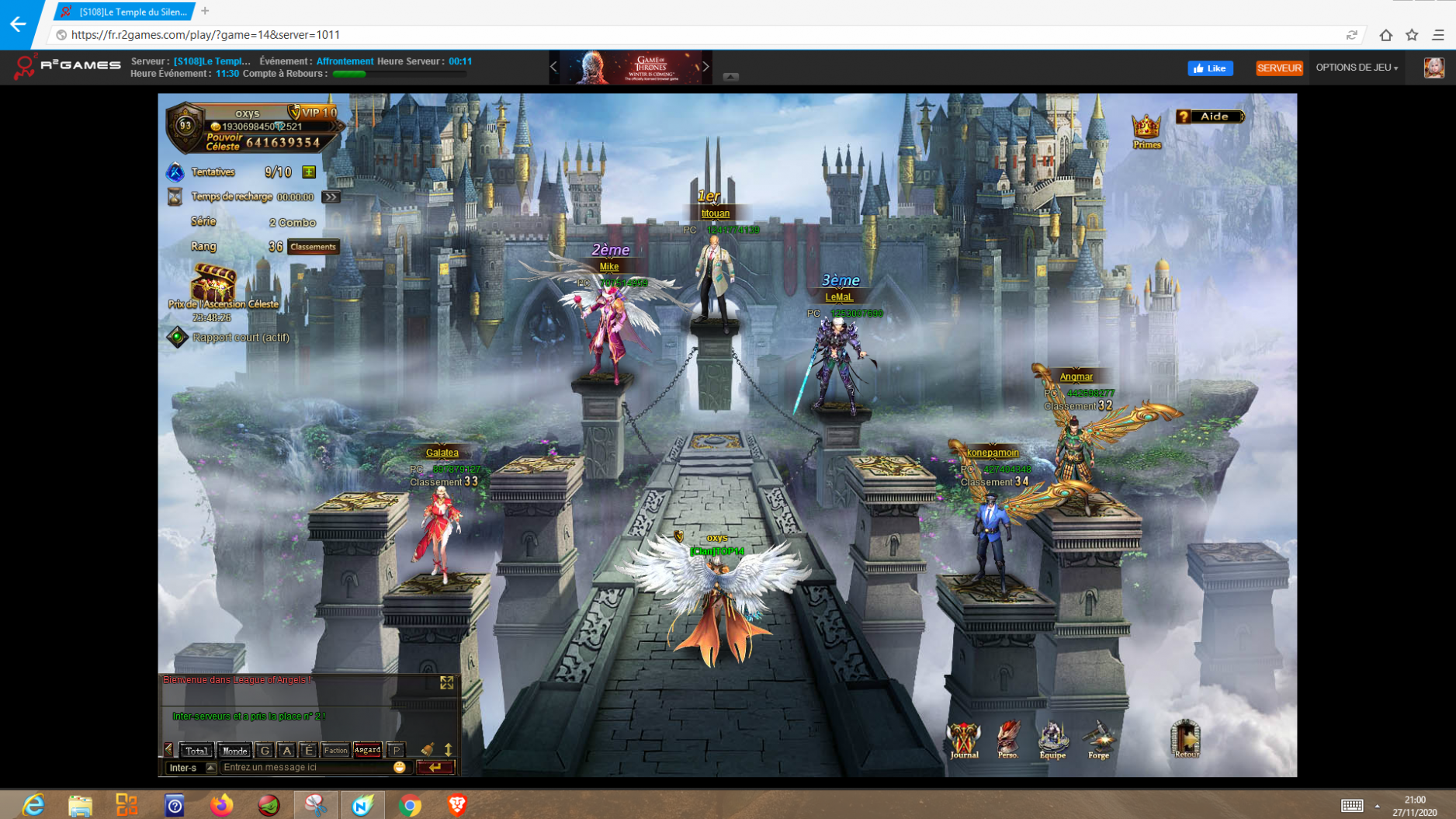Open the Prix de l'Ascension Céleste chest
Screen dimensions: 1456x819
pos(213,283)
